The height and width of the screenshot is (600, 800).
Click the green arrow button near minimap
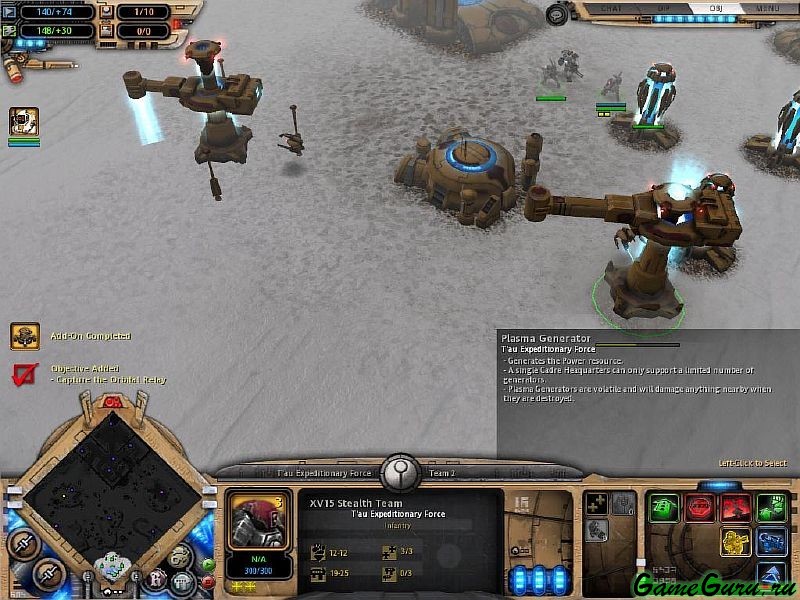pos(207,564)
